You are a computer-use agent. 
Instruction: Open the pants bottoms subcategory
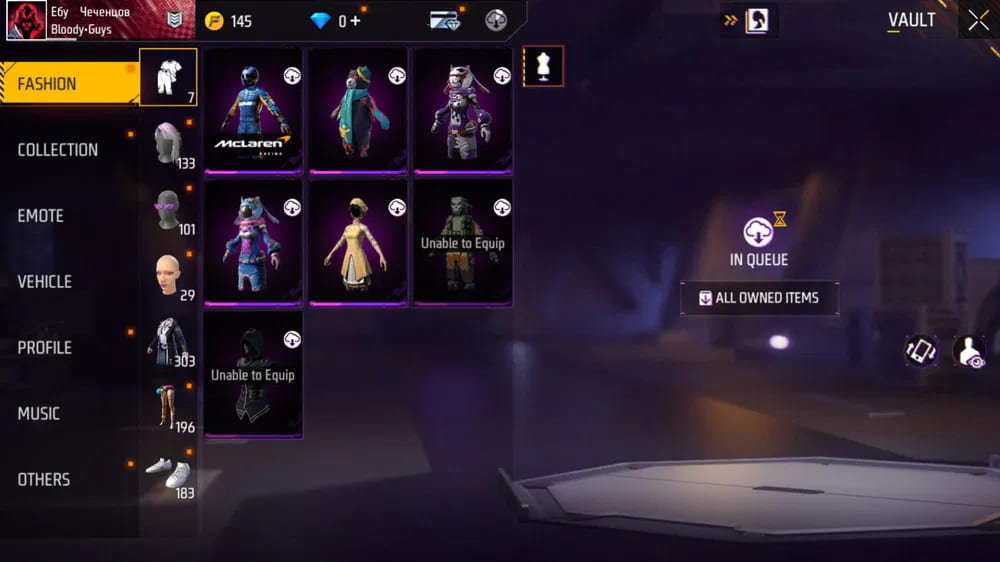coord(168,407)
